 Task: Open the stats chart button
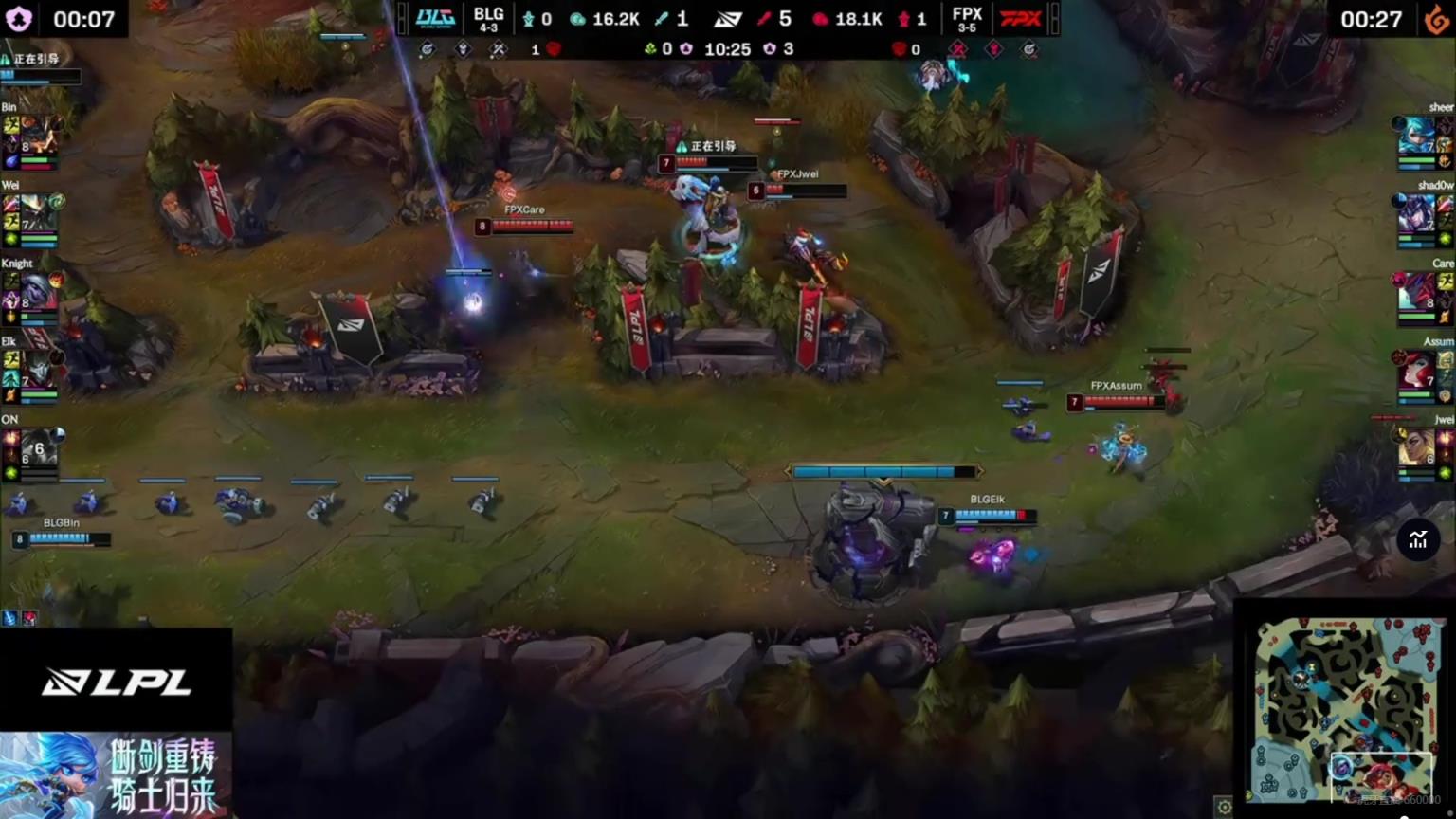(1418, 540)
